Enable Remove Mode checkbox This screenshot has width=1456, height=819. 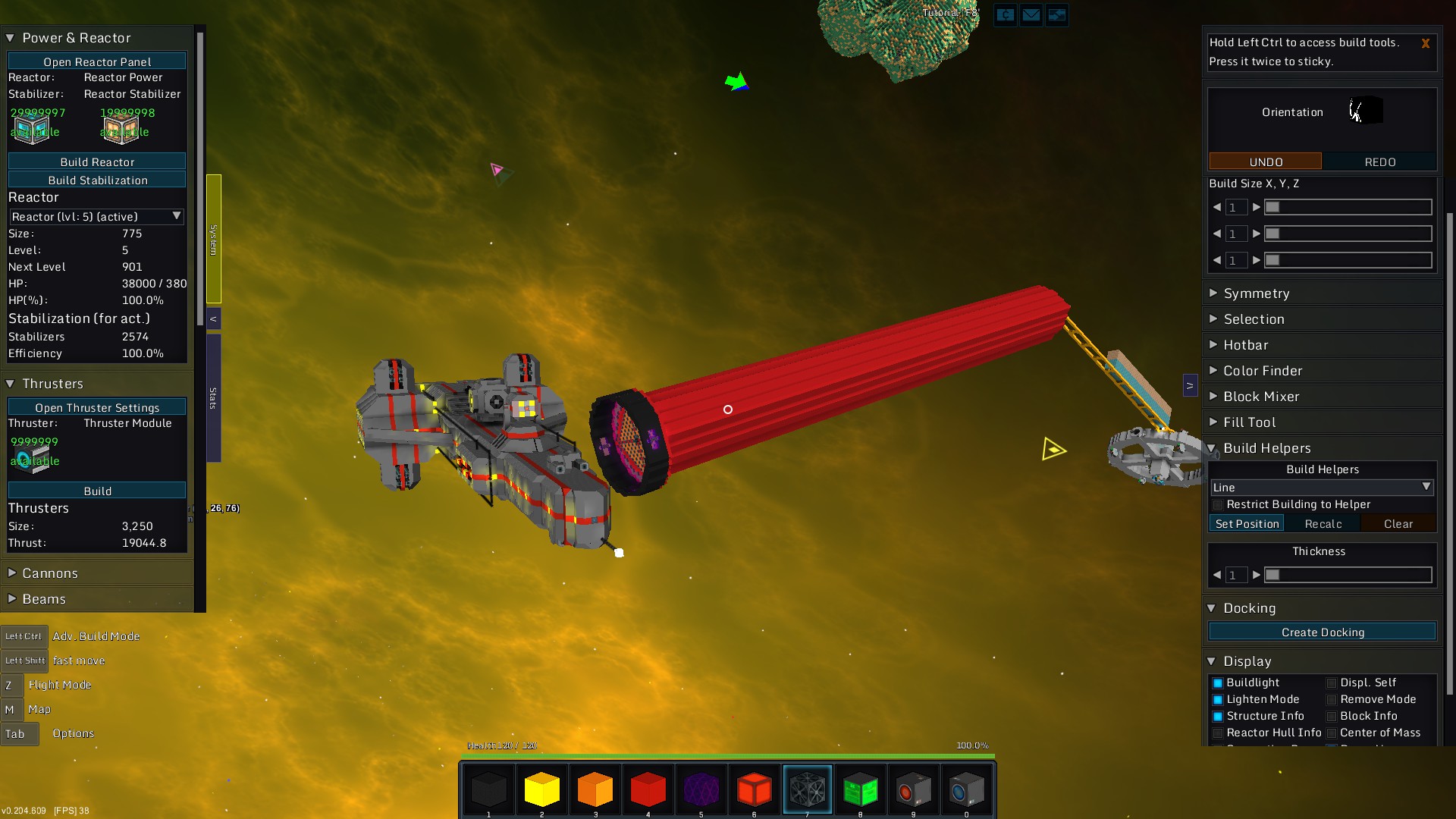(1332, 700)
